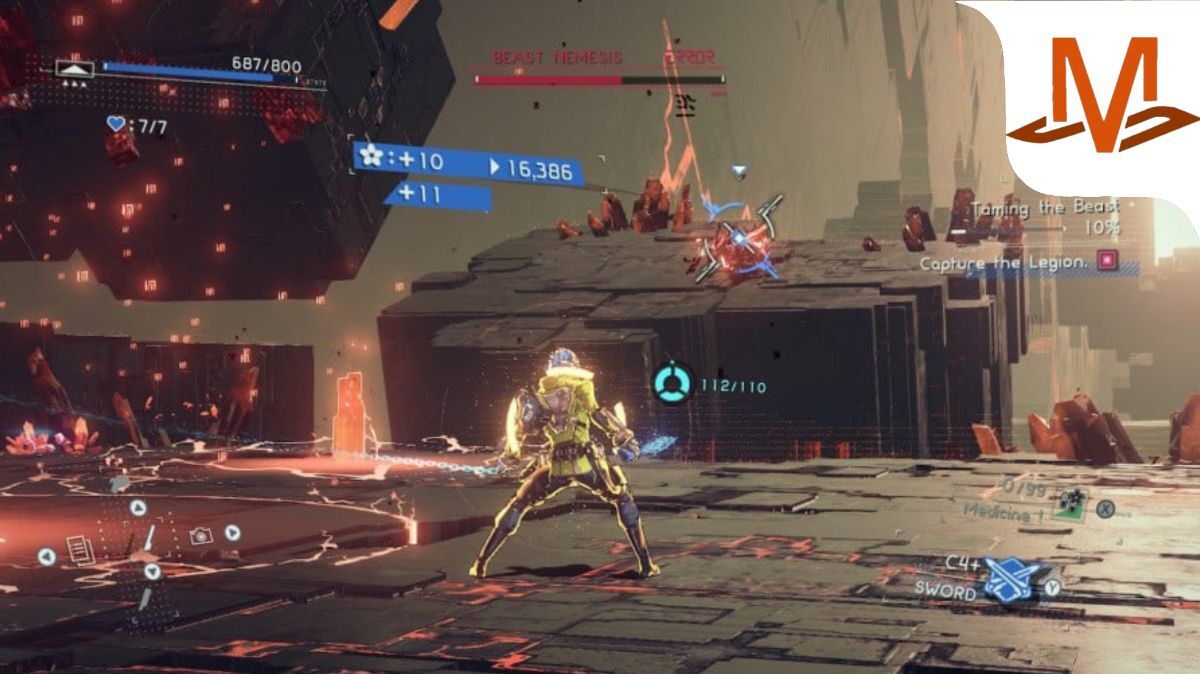The height and width of the screenshot is (674, 1200).
Task: Select the Medicine 1 item slot
Action: [1071, 506]
